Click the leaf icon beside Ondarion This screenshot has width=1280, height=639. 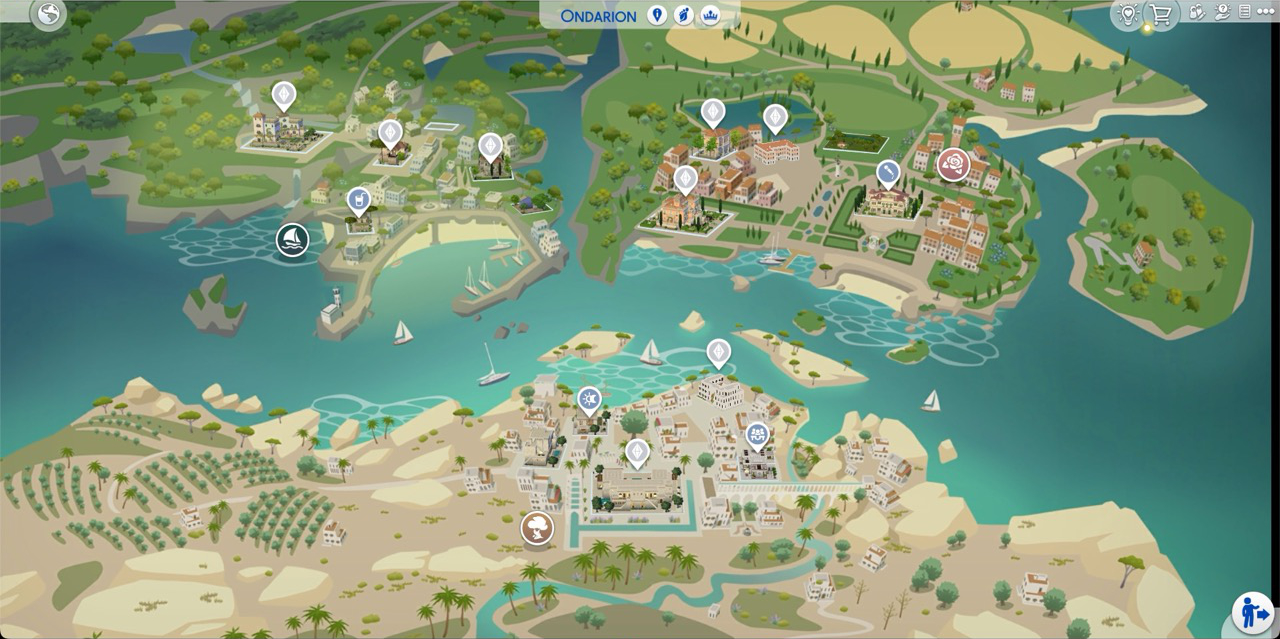point(684,15)
